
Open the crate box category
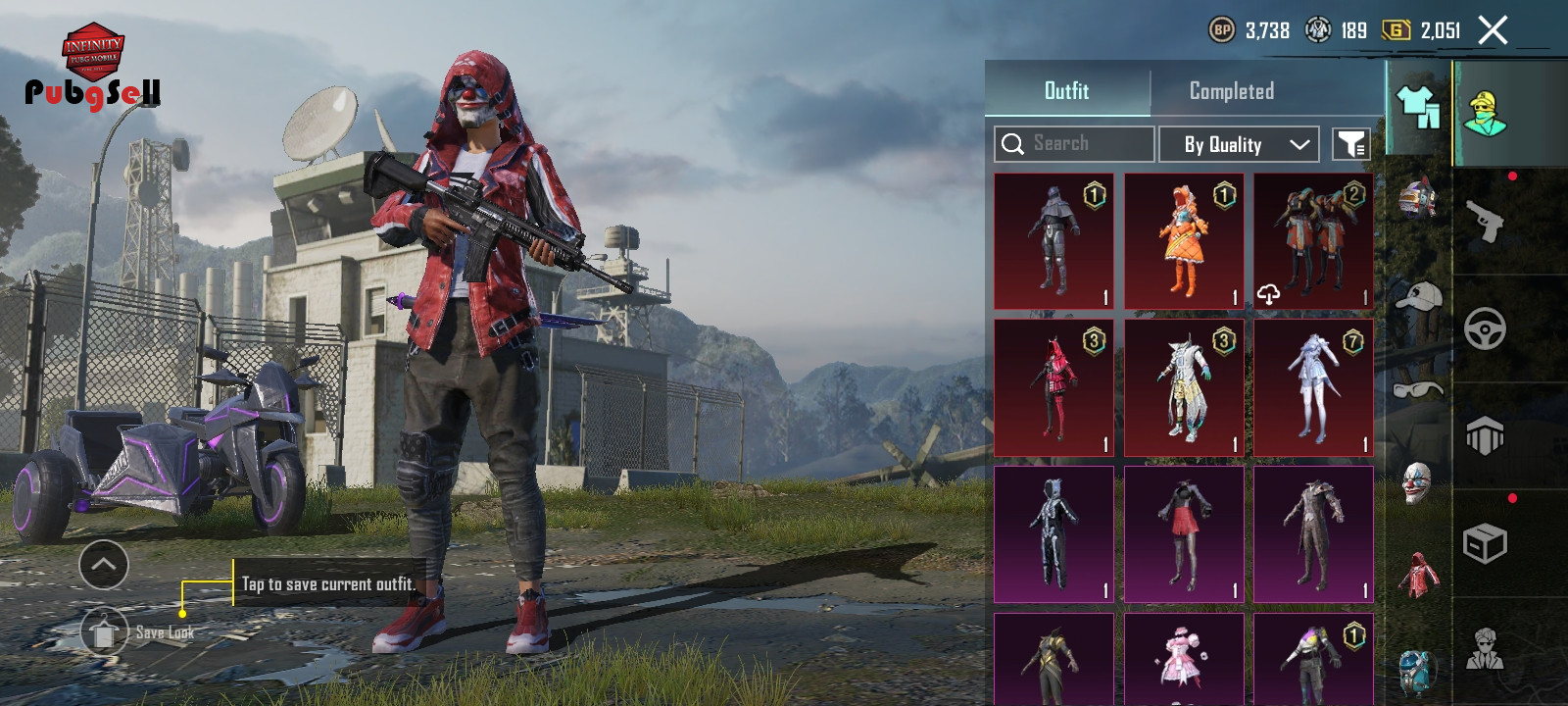point(1486,542)
